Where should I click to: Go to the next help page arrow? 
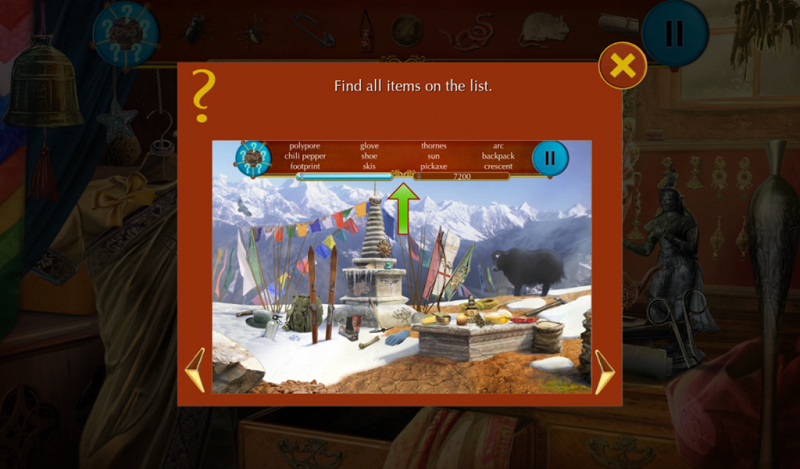605,371
